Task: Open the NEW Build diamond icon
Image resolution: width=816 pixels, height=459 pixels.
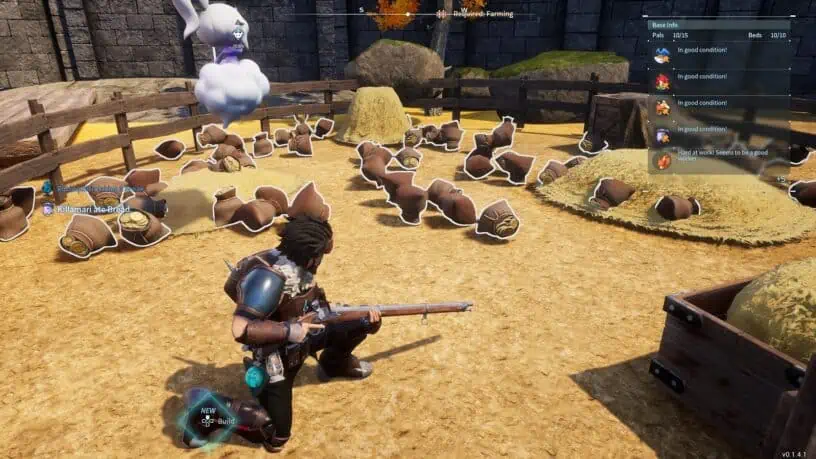Action: [x=208, y=416]
